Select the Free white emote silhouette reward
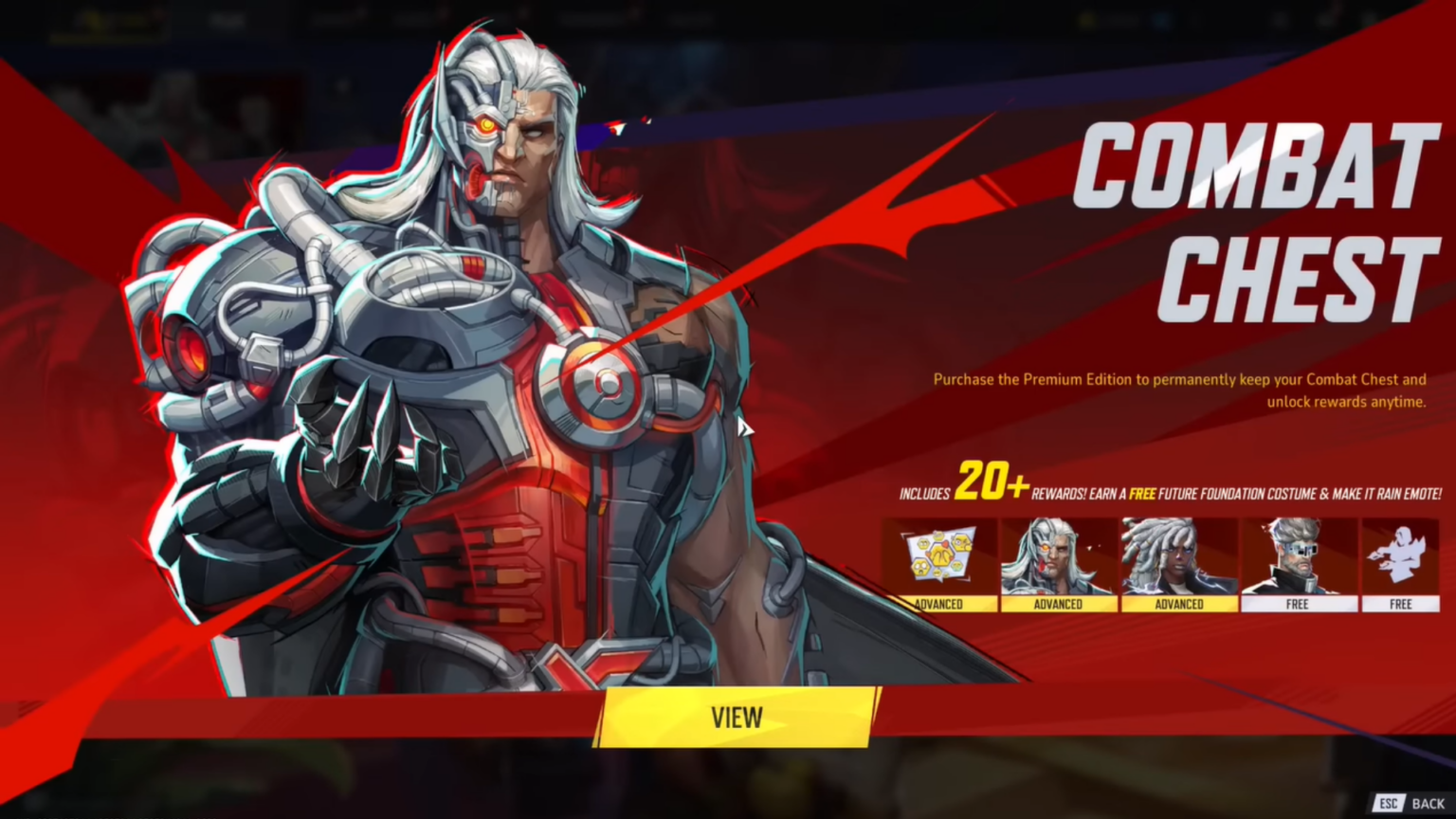The height and width of the screenshot is (819, 1456). [x=1401, y=559]
